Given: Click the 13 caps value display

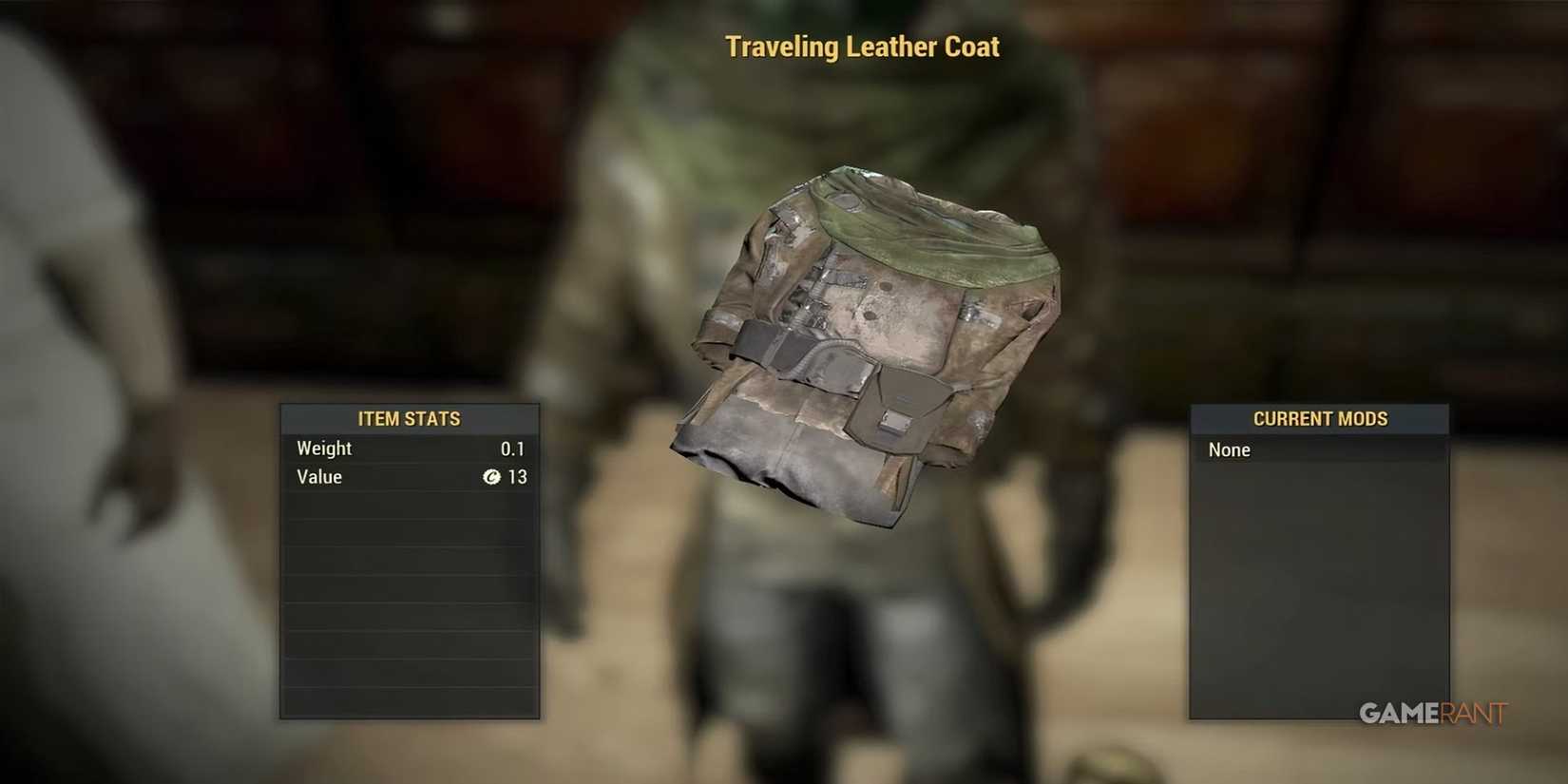Looking at the screenshot, I should pos(518,478).
